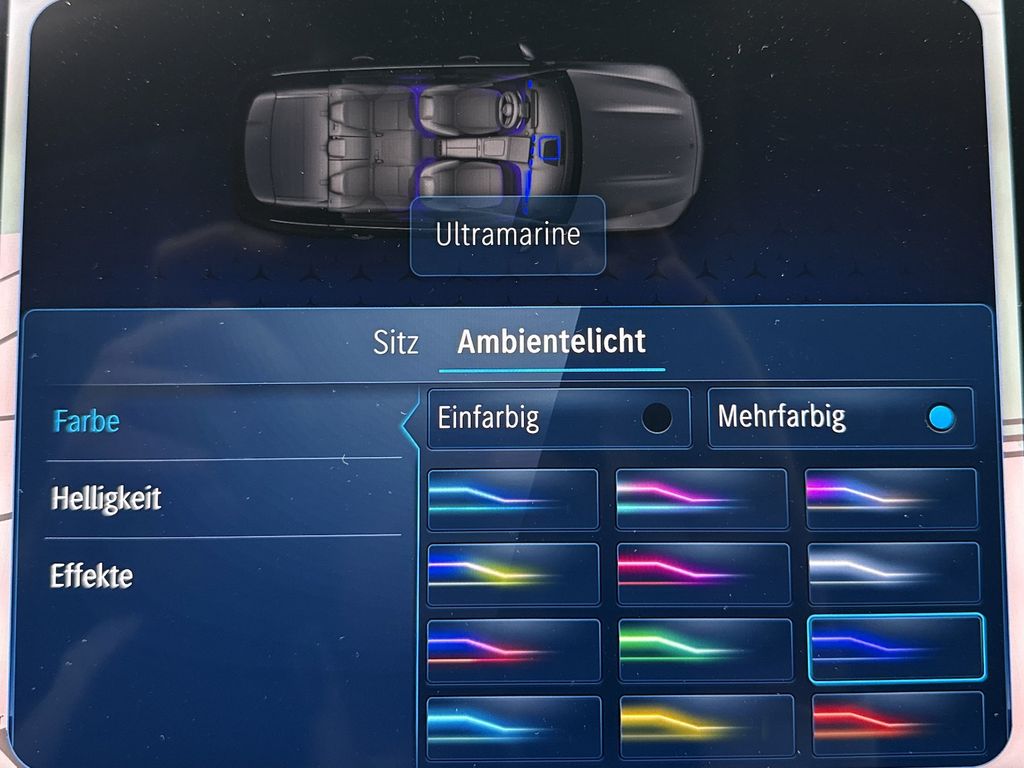Select the Farbe menu entry
1024x768 pixels.
(86, 421)
